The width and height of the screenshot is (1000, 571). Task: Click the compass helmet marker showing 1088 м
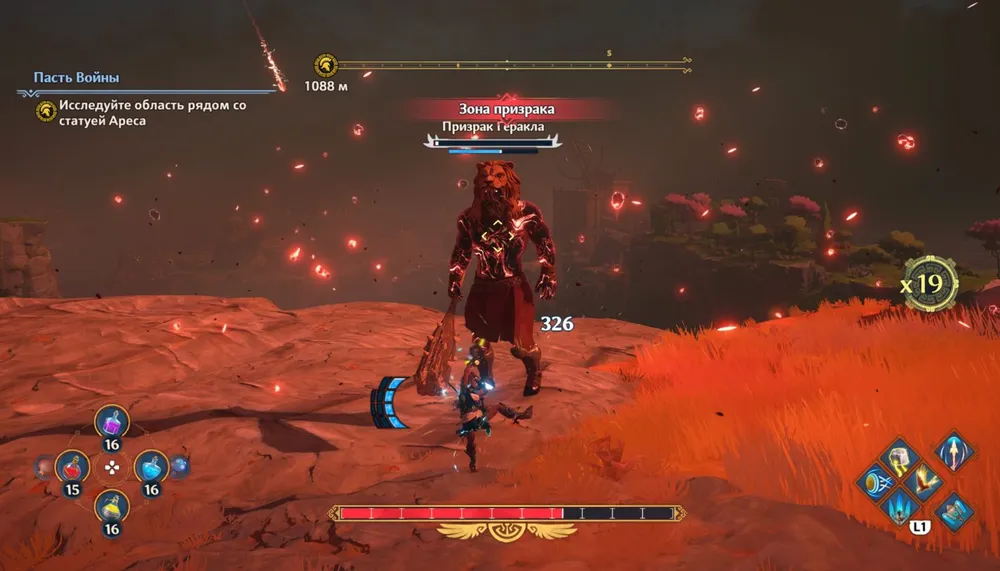pyautogui.click(x=325, y=65)
